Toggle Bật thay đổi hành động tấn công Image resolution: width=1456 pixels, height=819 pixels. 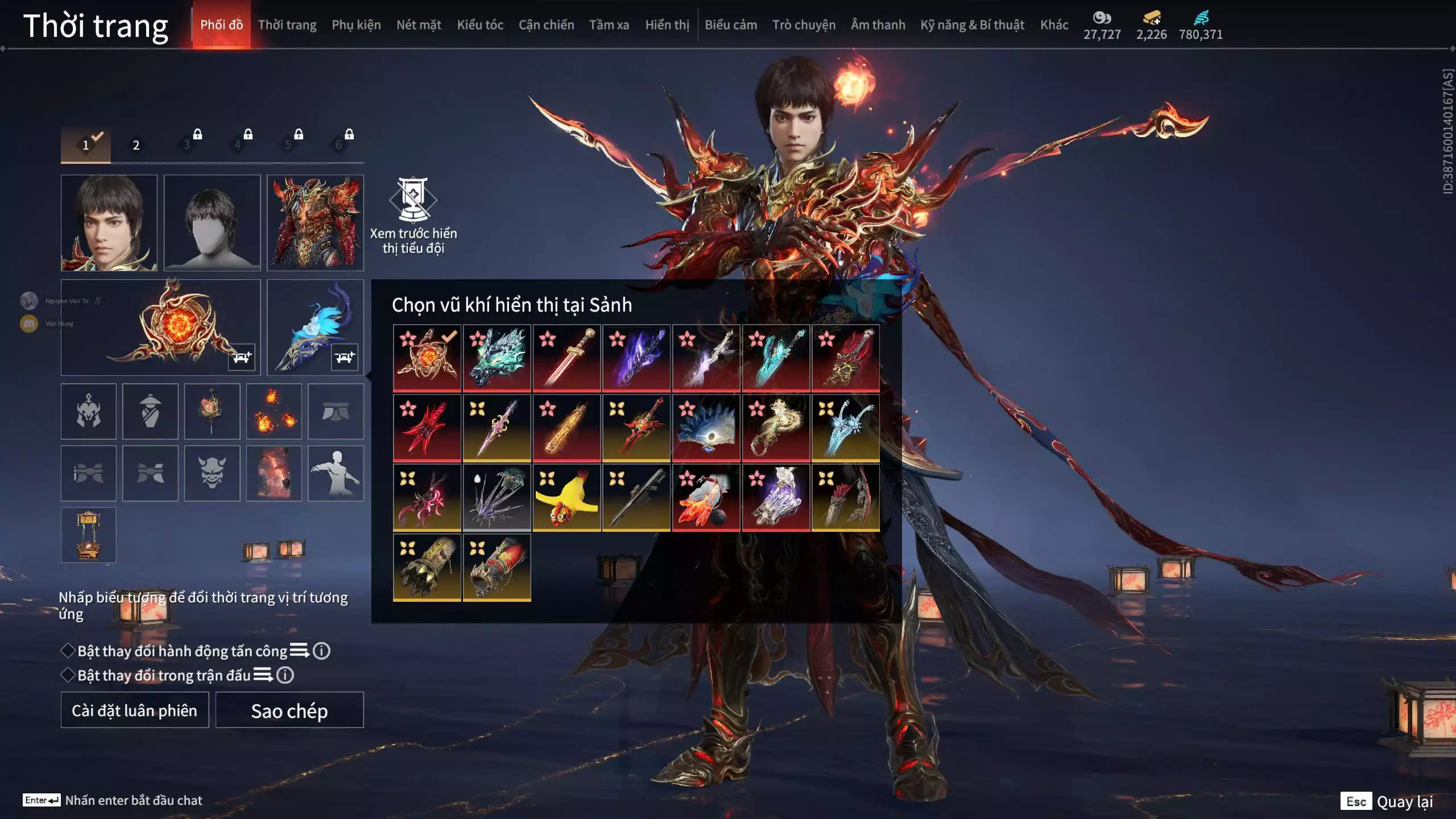click(x=68, y=651)
